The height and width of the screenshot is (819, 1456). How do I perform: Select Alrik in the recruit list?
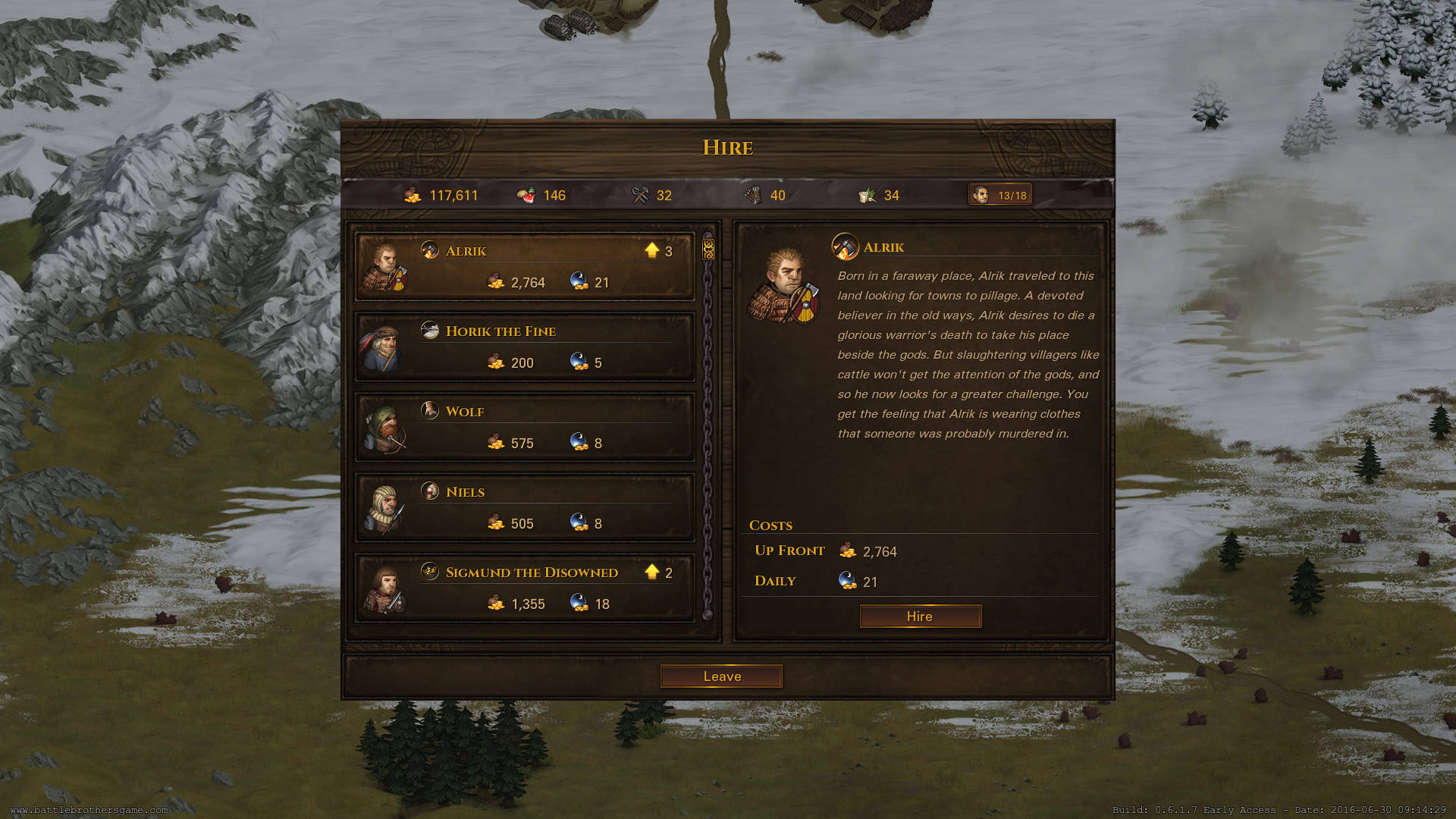click(x=525, y=267)
